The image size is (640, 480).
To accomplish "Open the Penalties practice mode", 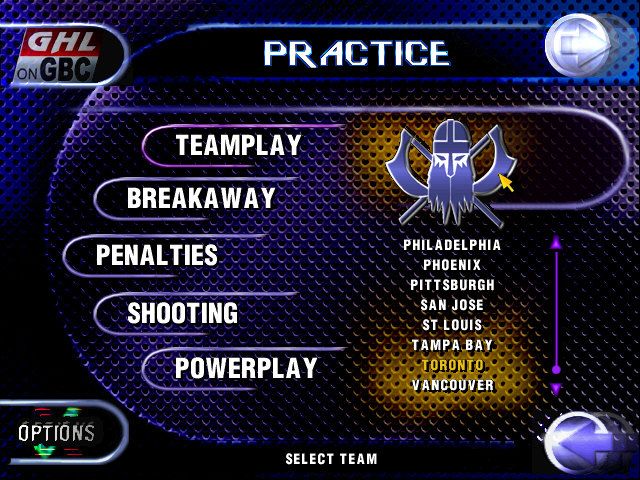I will [x=157, y=255].
